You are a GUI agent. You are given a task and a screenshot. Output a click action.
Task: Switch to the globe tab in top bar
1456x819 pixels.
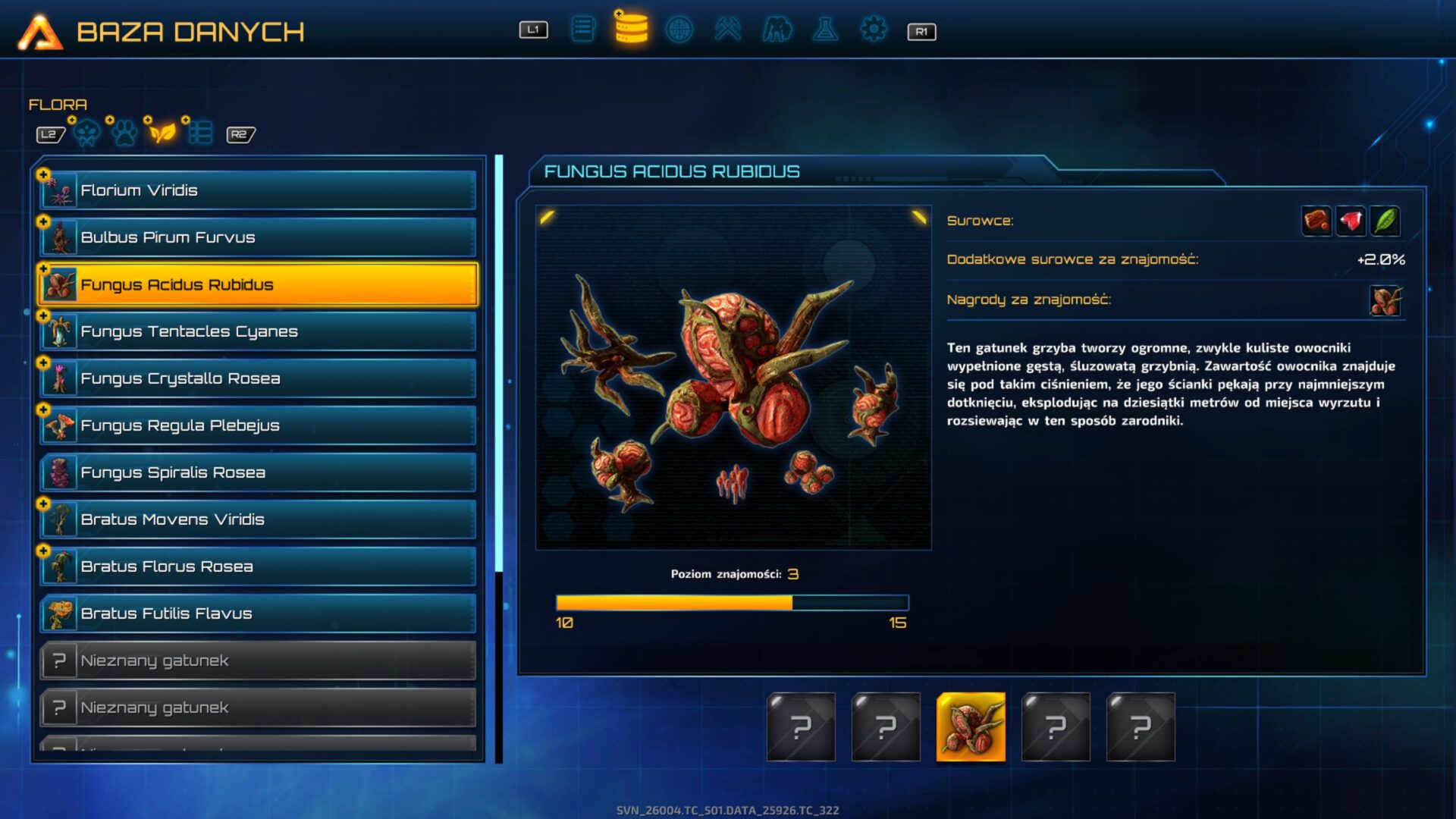pyautogui.click(x=679, y=30)
